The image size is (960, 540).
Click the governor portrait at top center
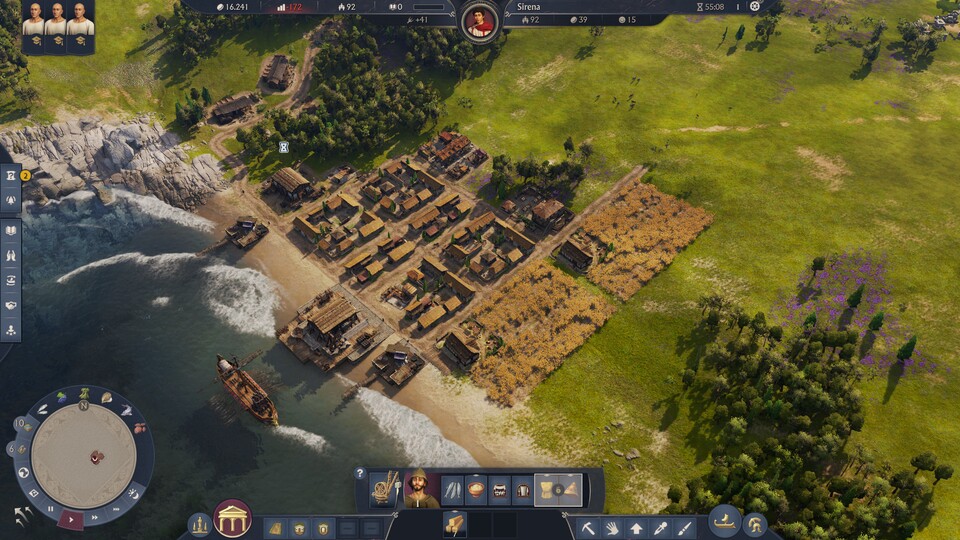(x=481, y=20)
